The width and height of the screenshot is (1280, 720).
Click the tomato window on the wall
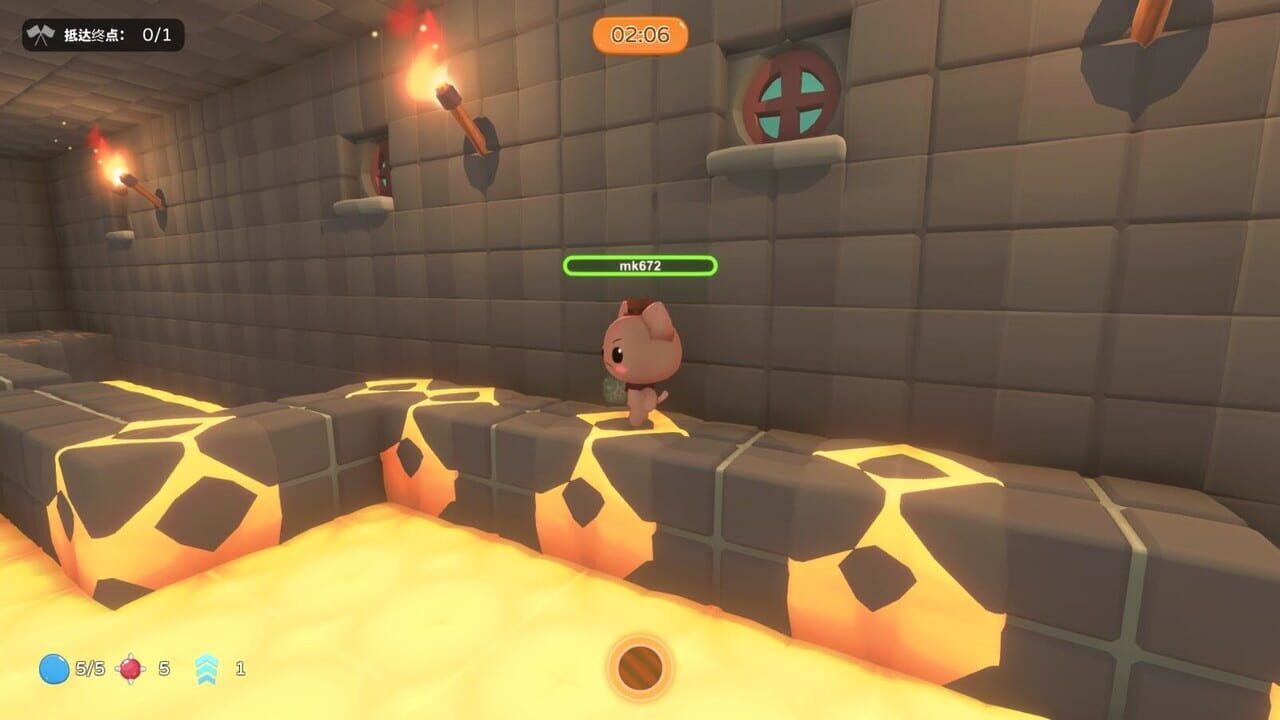click(787, 96)
